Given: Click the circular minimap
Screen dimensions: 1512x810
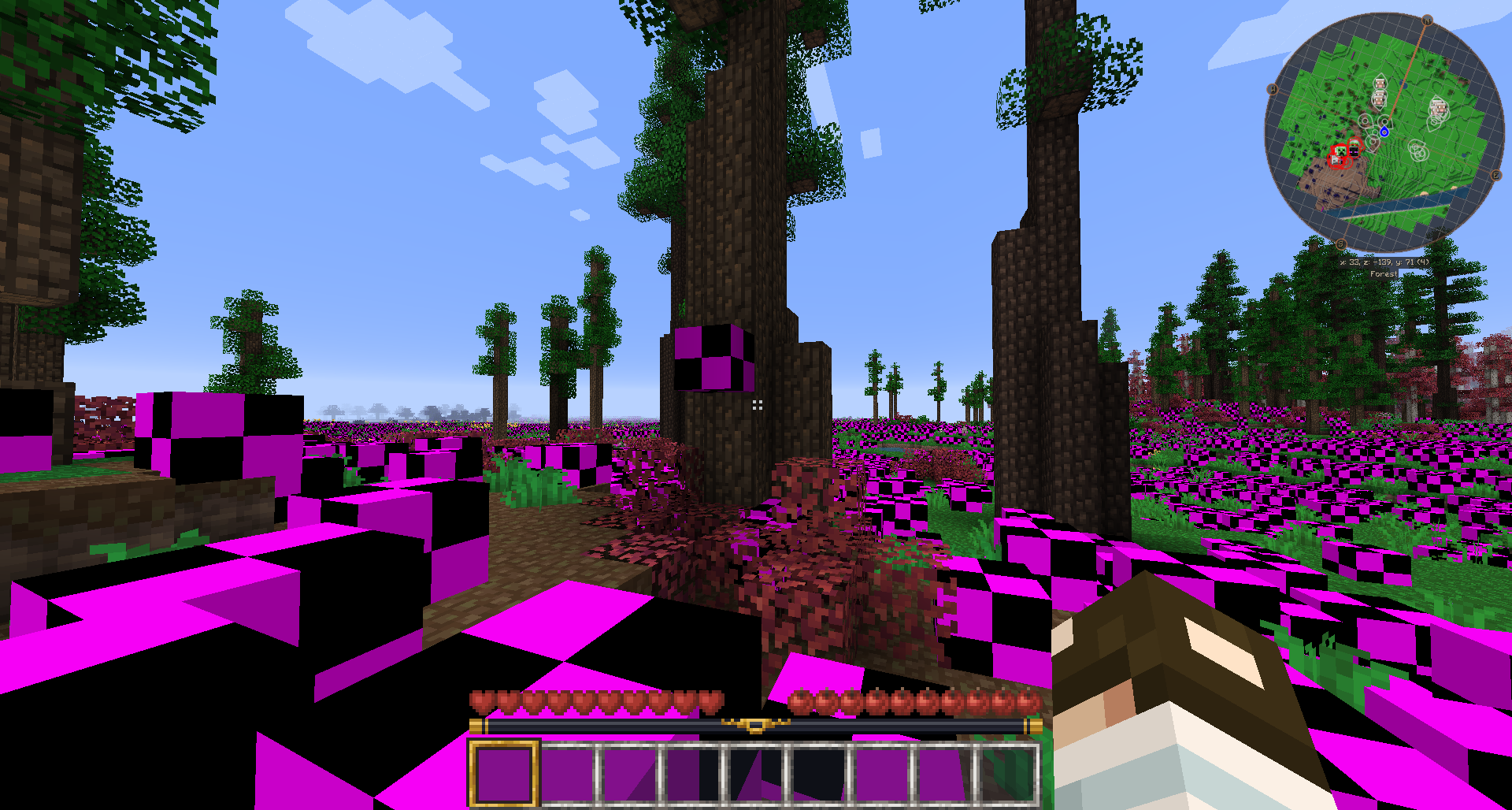Looking at the screenshot, I should tap(1384, 132).
